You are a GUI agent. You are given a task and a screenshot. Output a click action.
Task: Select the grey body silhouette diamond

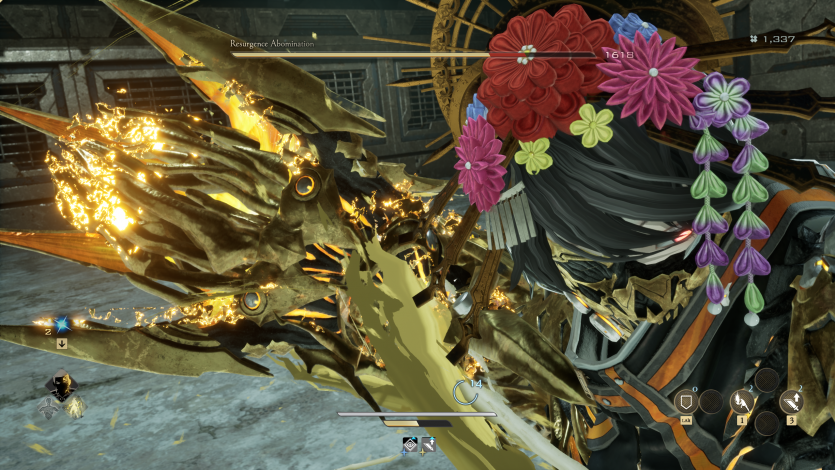click(x=46, y=406)
